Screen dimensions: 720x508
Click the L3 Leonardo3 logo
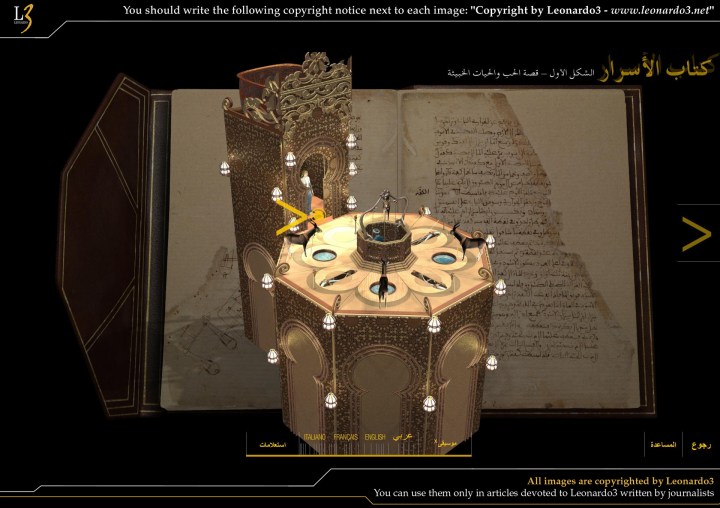[x=23, y=17]
